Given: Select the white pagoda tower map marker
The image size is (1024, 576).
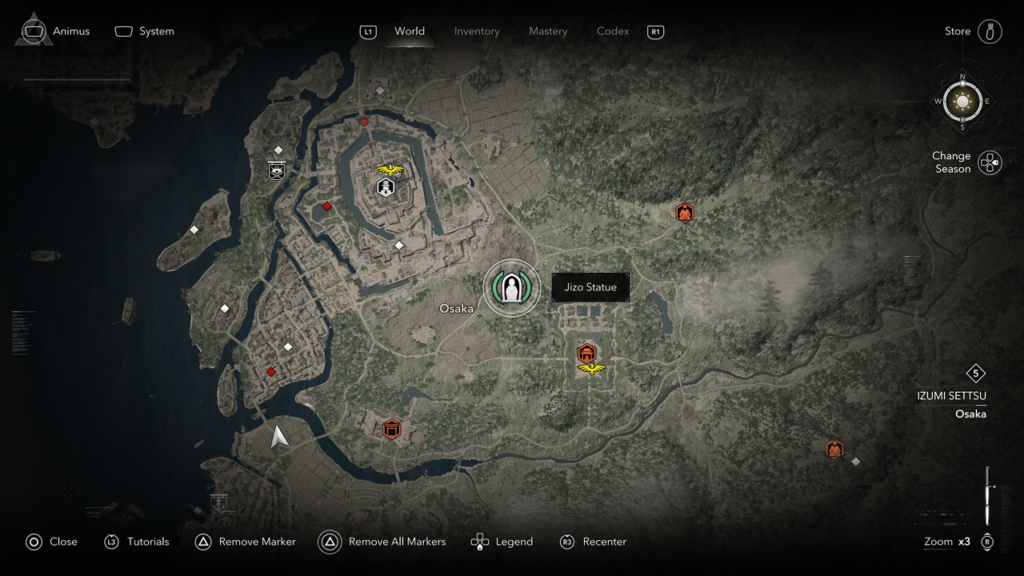Looking at the screenshot, I should pos(385,187).
